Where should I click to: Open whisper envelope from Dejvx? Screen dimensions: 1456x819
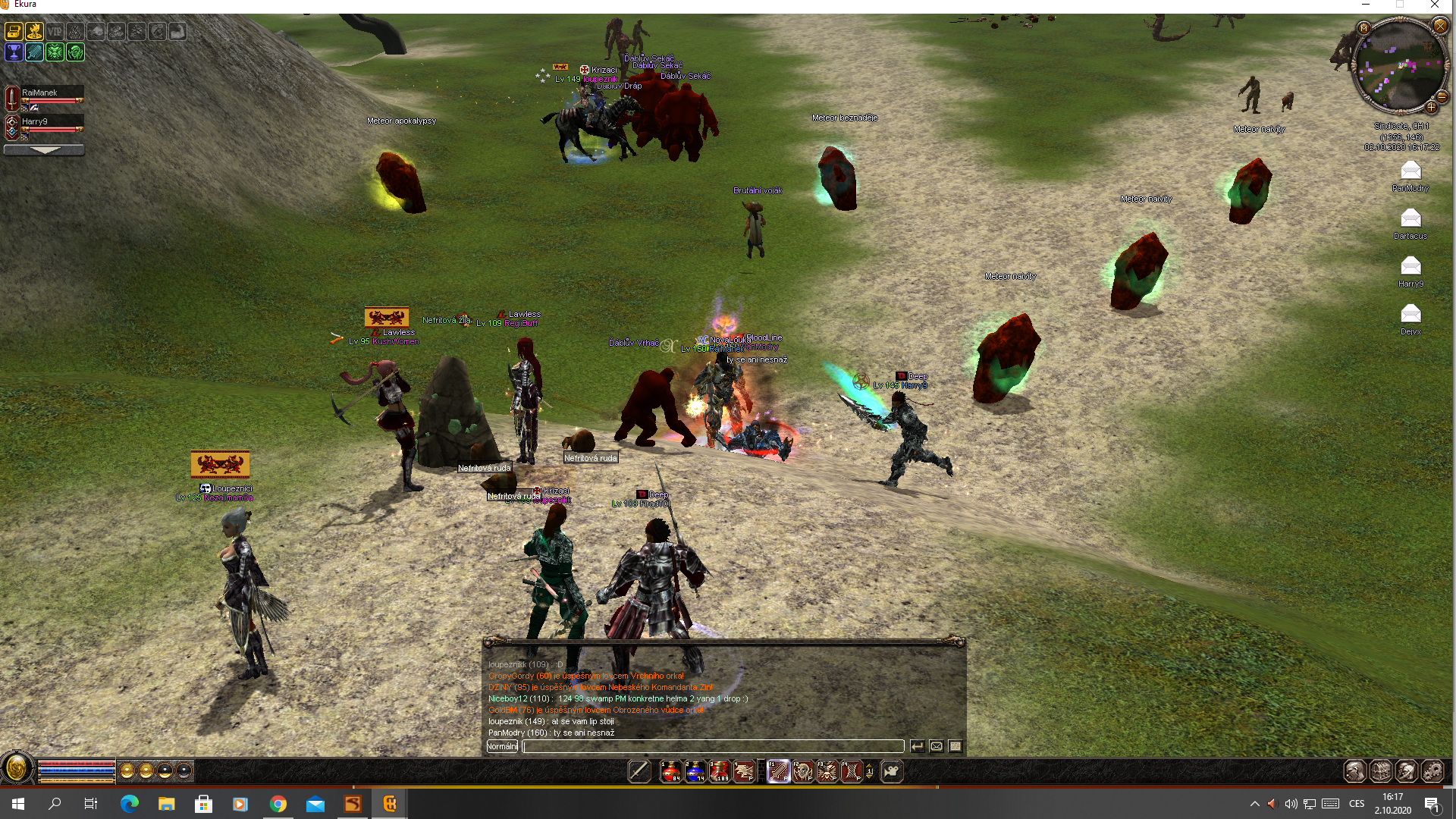pos(1410,313)
